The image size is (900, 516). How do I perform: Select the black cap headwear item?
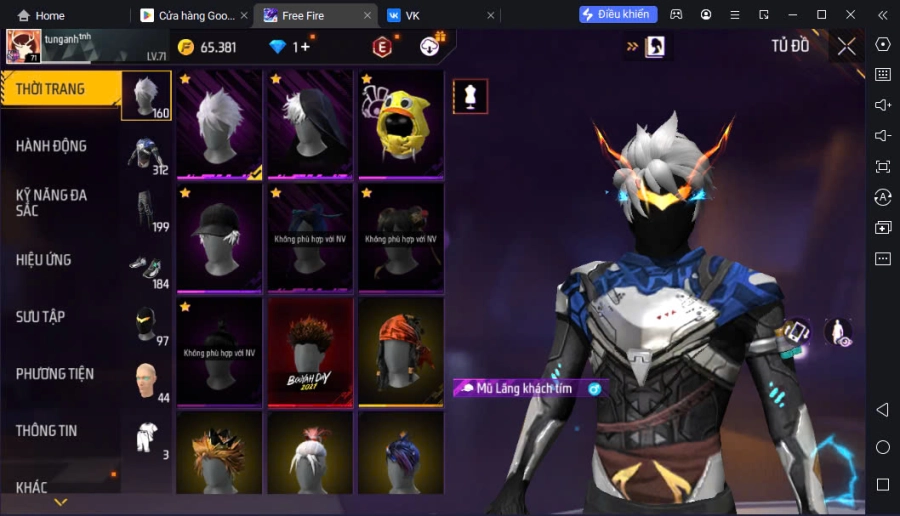coord(219,238)
